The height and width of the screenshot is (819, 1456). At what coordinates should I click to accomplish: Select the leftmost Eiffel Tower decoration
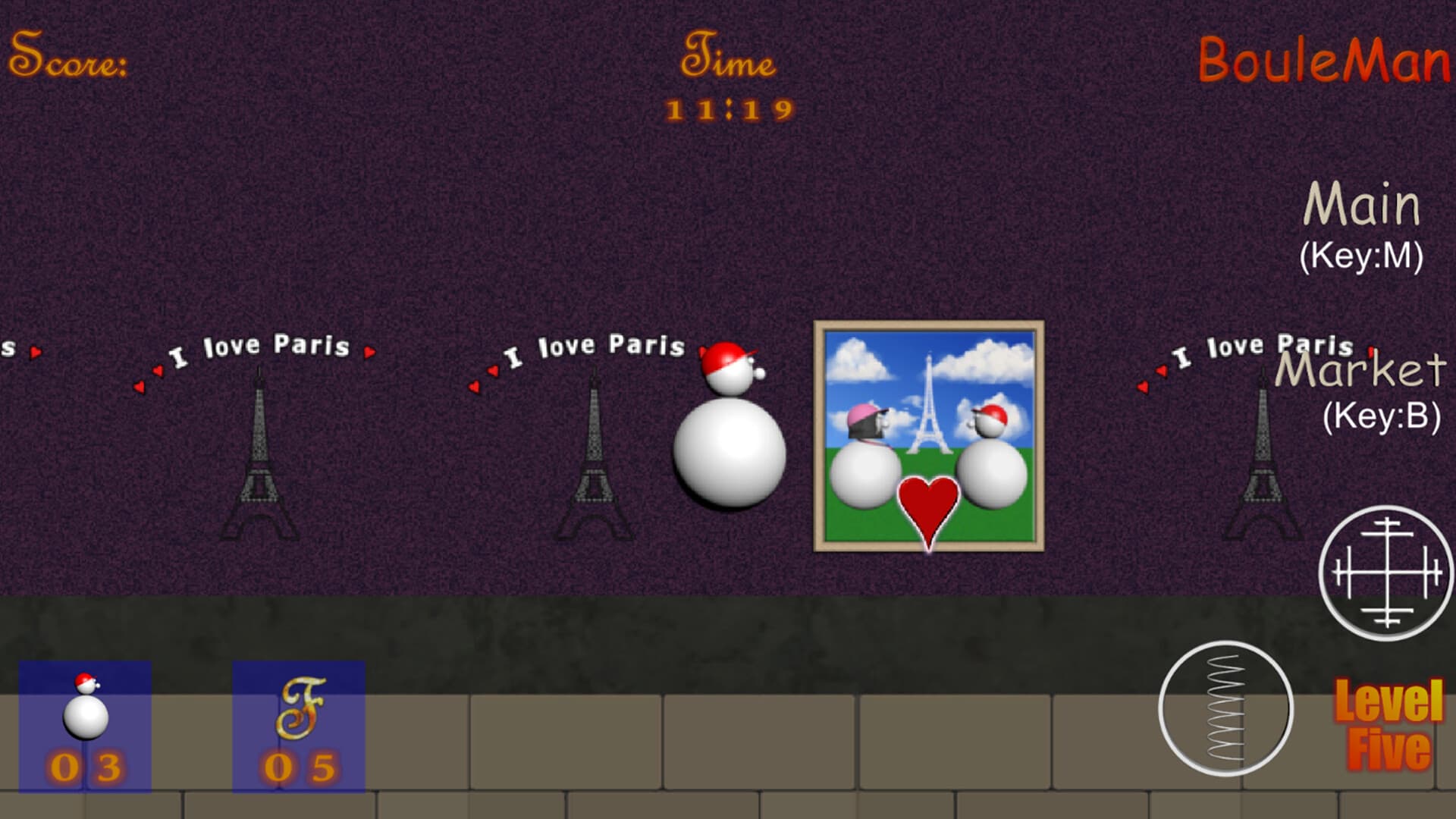[262, 455]
